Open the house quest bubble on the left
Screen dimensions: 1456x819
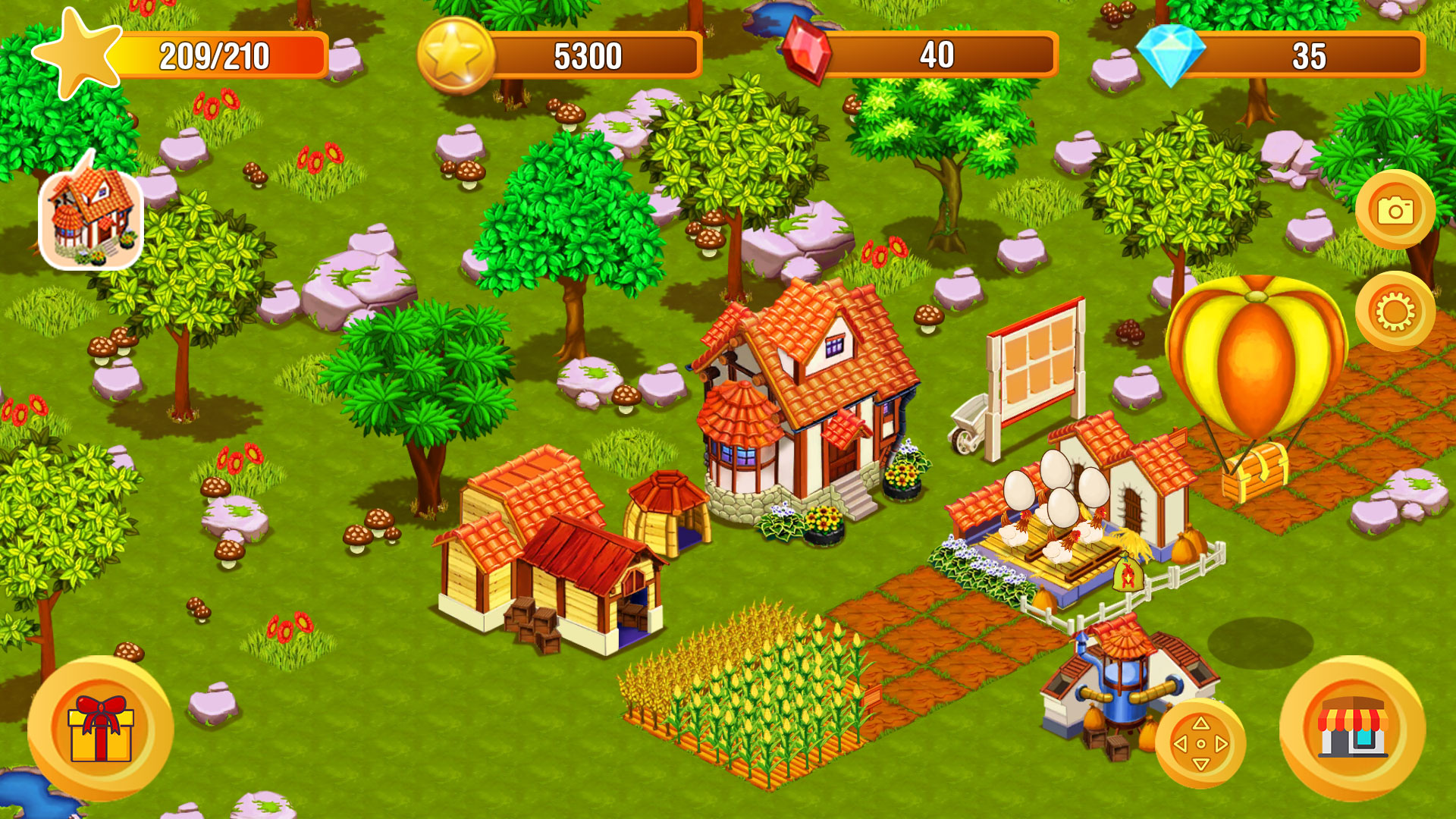point(93,218)
